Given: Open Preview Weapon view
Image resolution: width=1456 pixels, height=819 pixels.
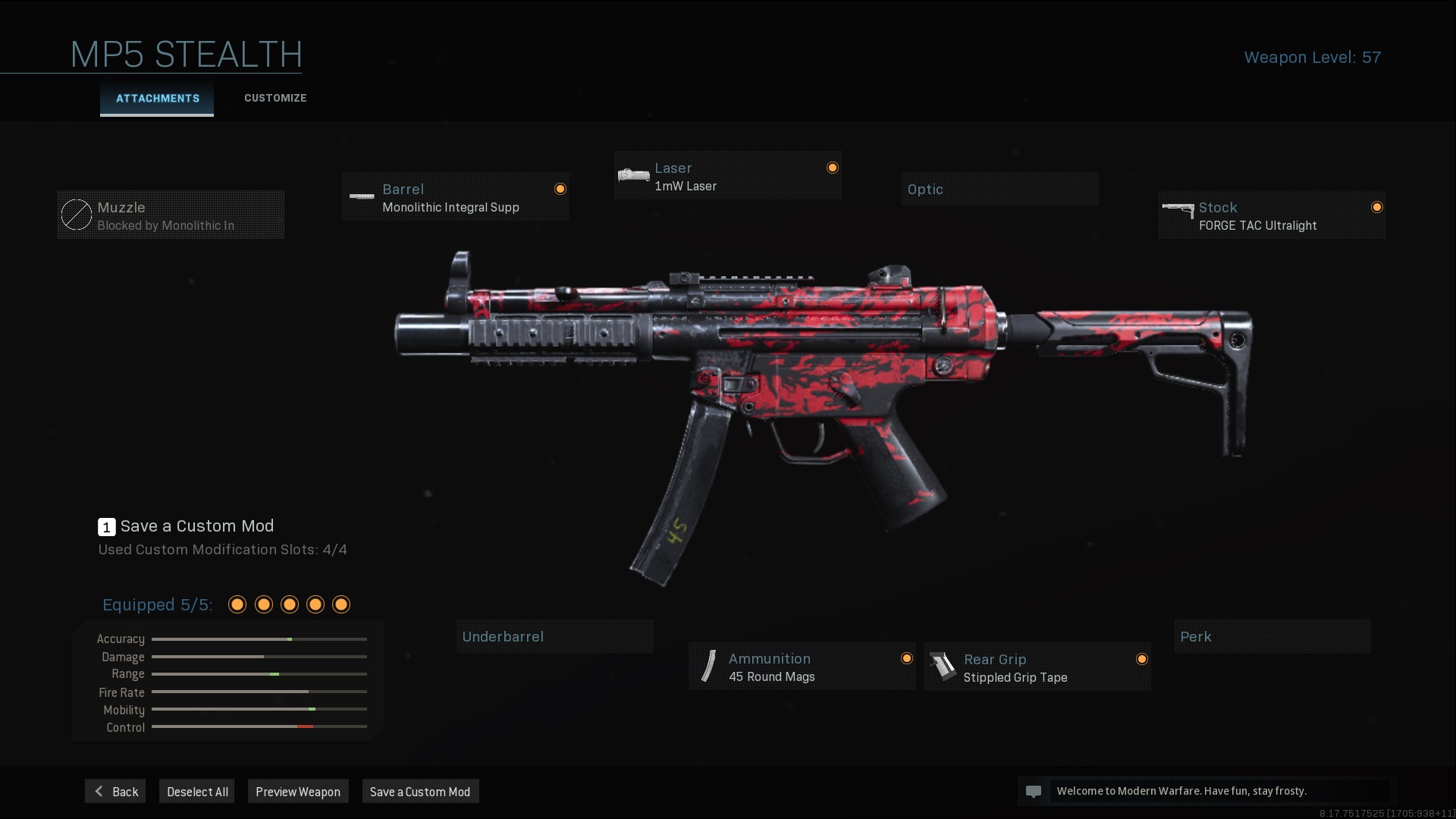Looking at the screenshot, I should pyautogui.click(x=298, y=791).
